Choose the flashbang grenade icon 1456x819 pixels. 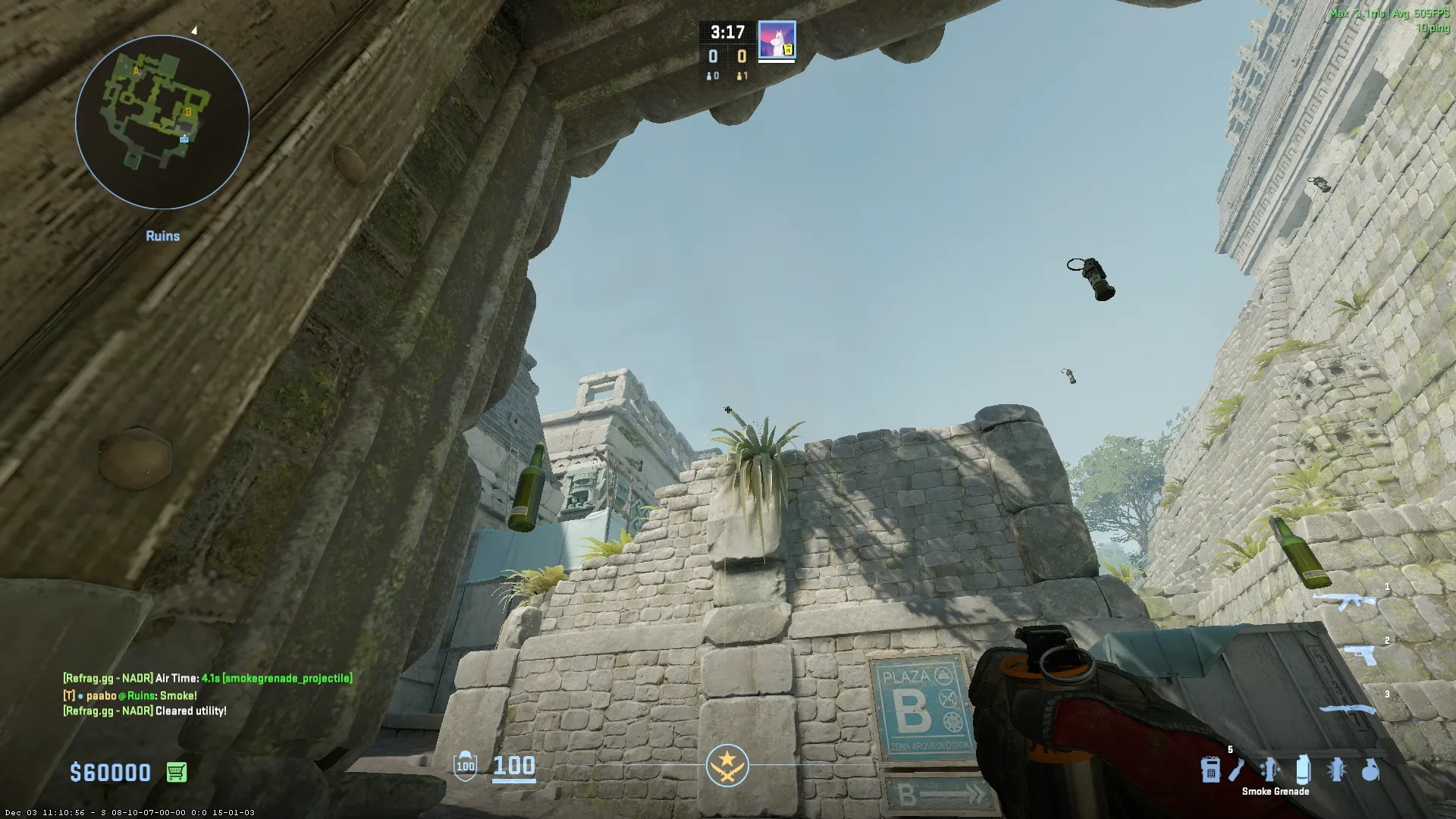[x=1336, y=770]
